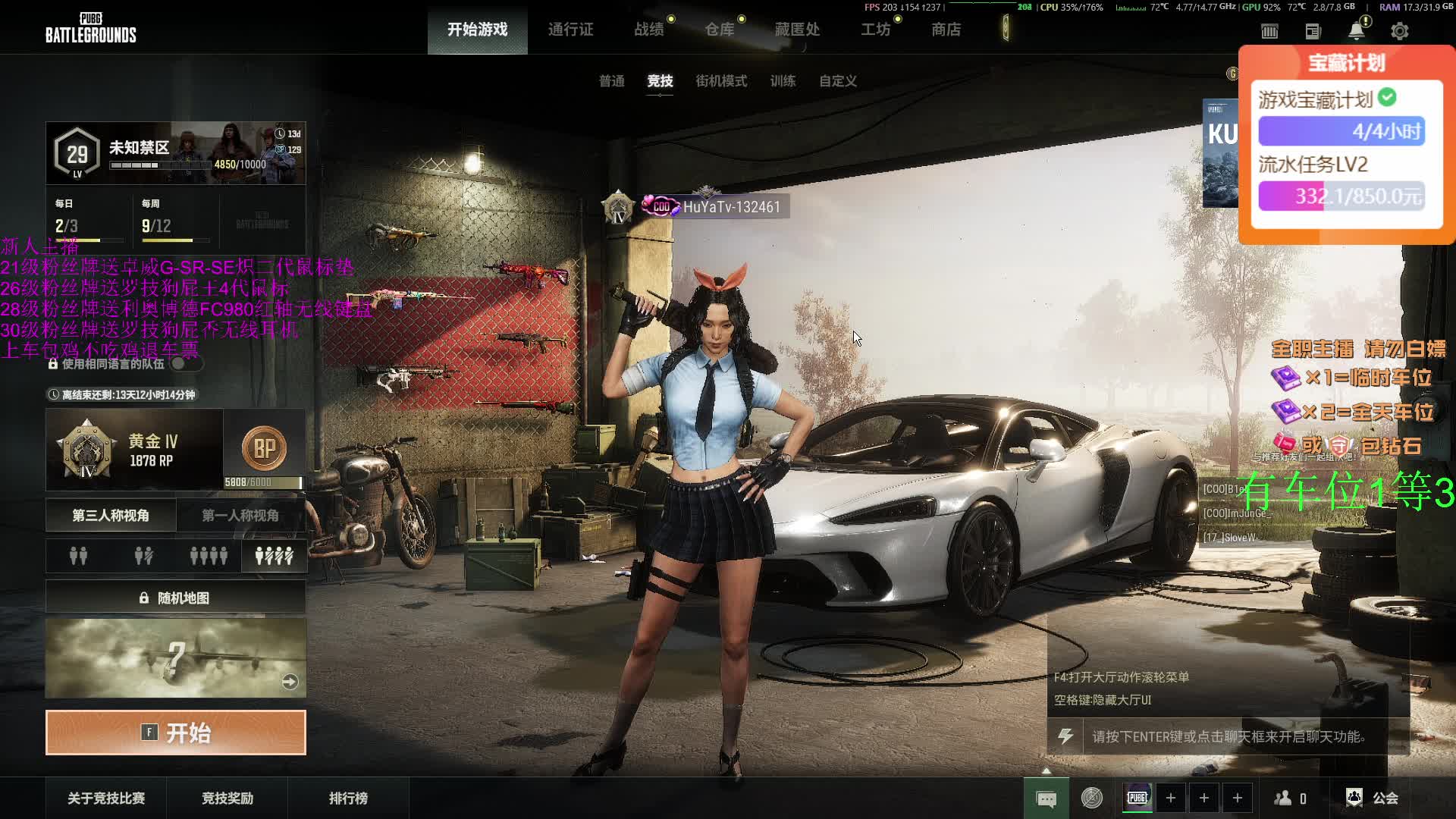This screenshot has width=1456, height=819.
Task: Open the 公会 clan menu
Action: click(1373, 798)
